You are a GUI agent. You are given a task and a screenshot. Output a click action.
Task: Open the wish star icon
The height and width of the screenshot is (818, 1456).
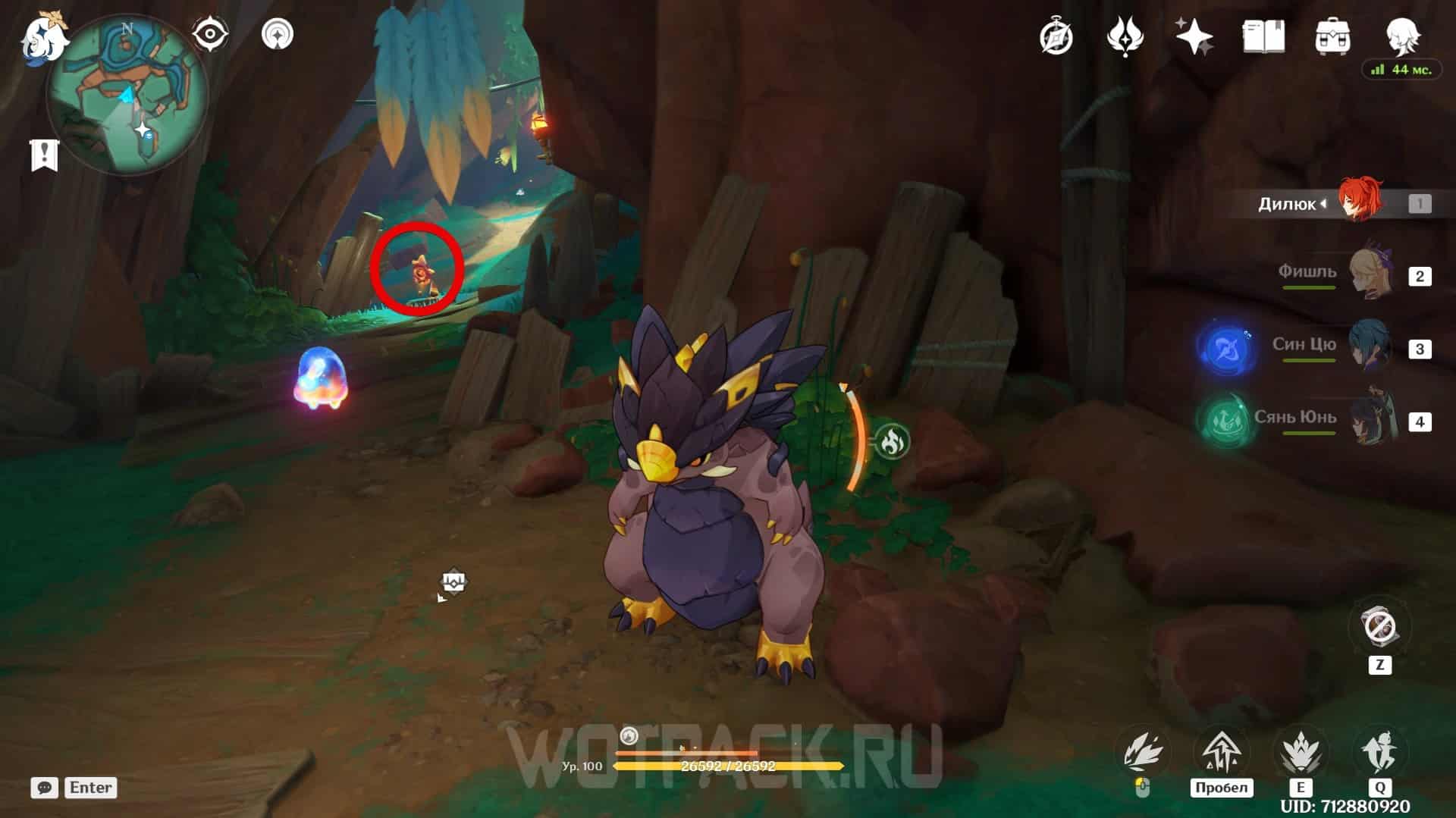click(x=1193, y=36)
